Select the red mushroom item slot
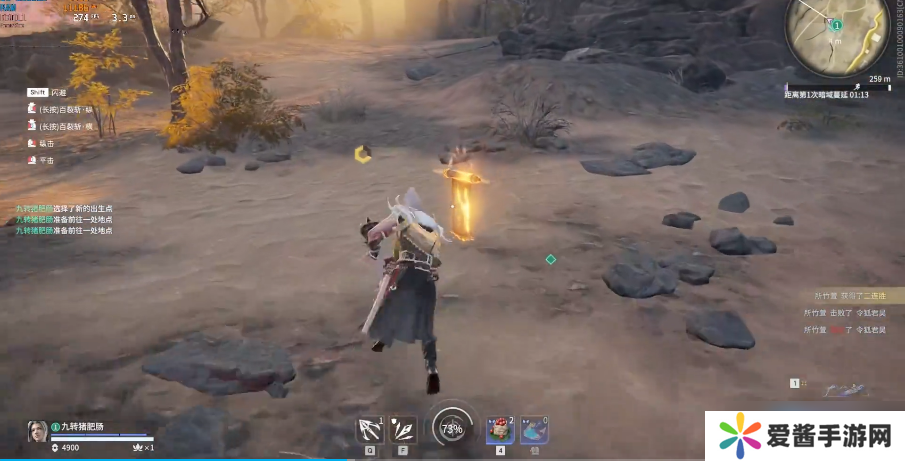Screen dimensions: 905x461 pos(499,429)
